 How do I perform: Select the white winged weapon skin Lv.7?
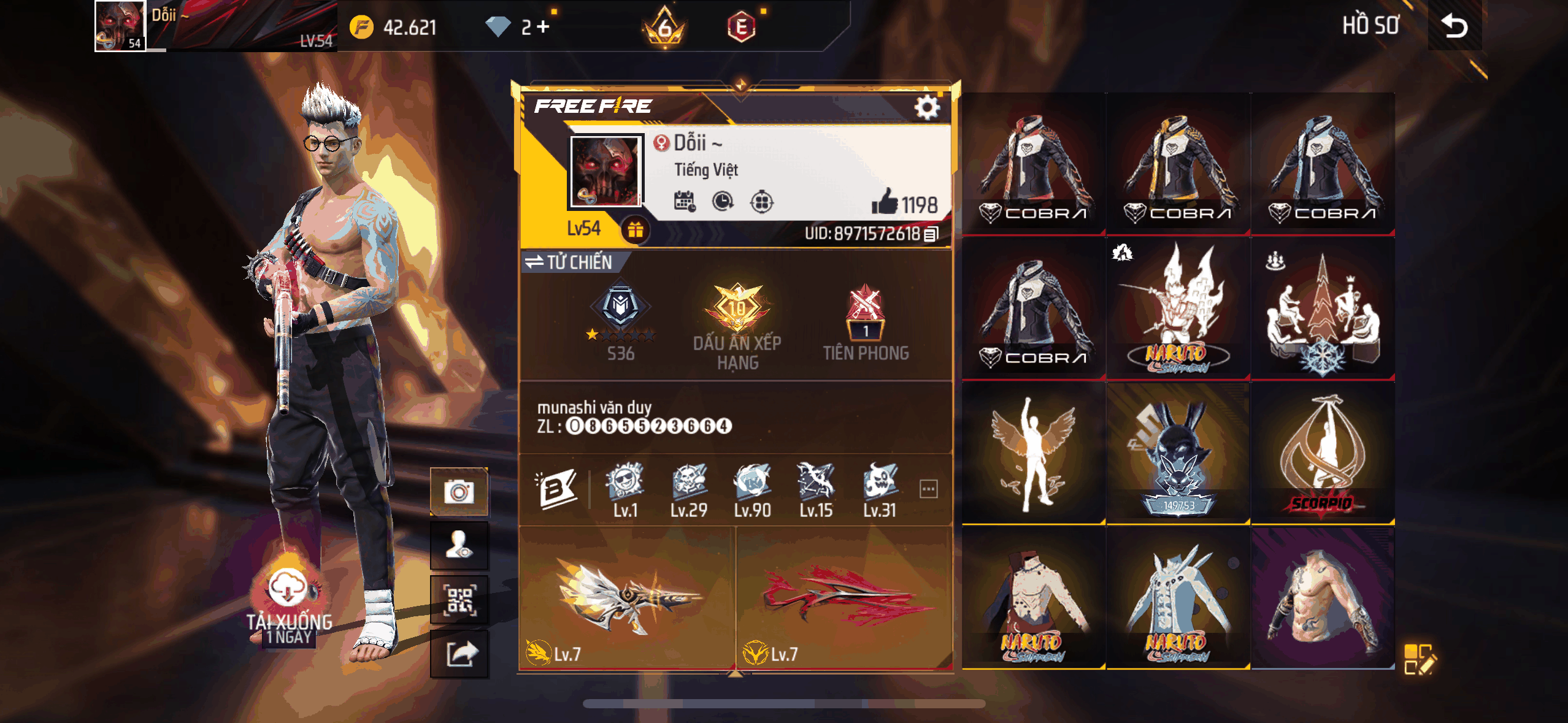click(x=627, y=598)
